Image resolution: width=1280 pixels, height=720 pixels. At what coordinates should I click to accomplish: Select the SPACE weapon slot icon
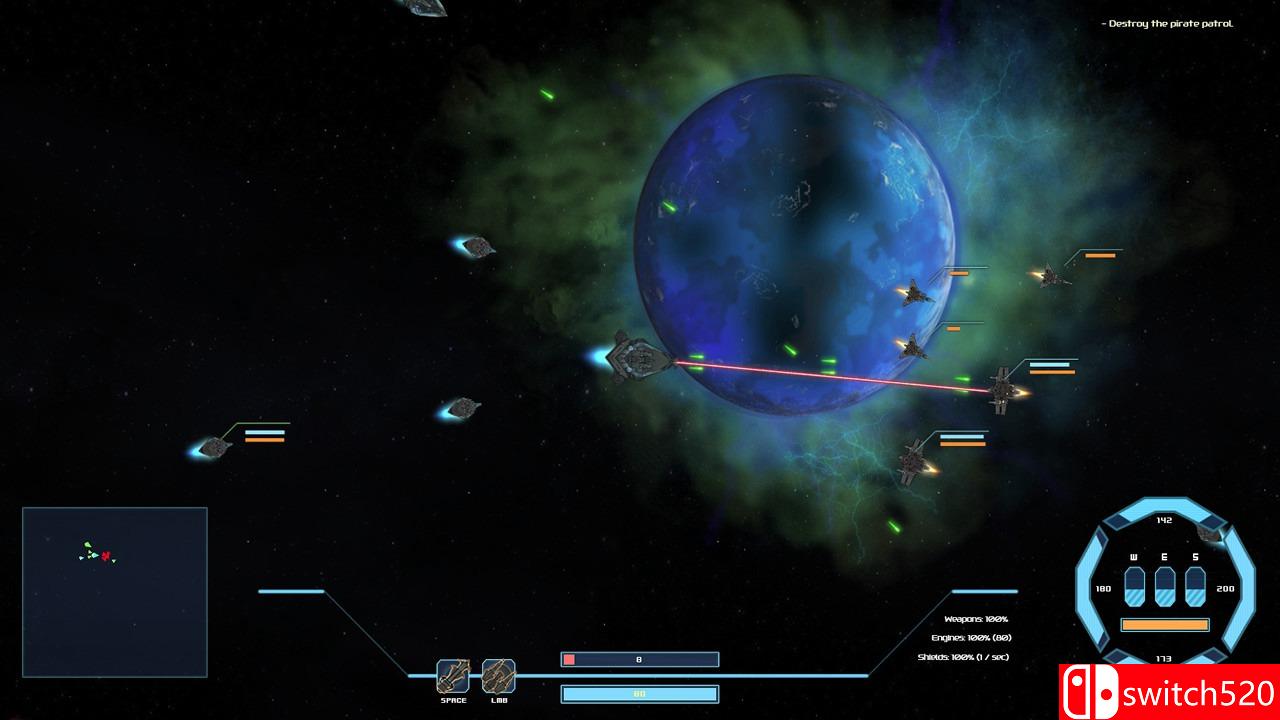453,676
